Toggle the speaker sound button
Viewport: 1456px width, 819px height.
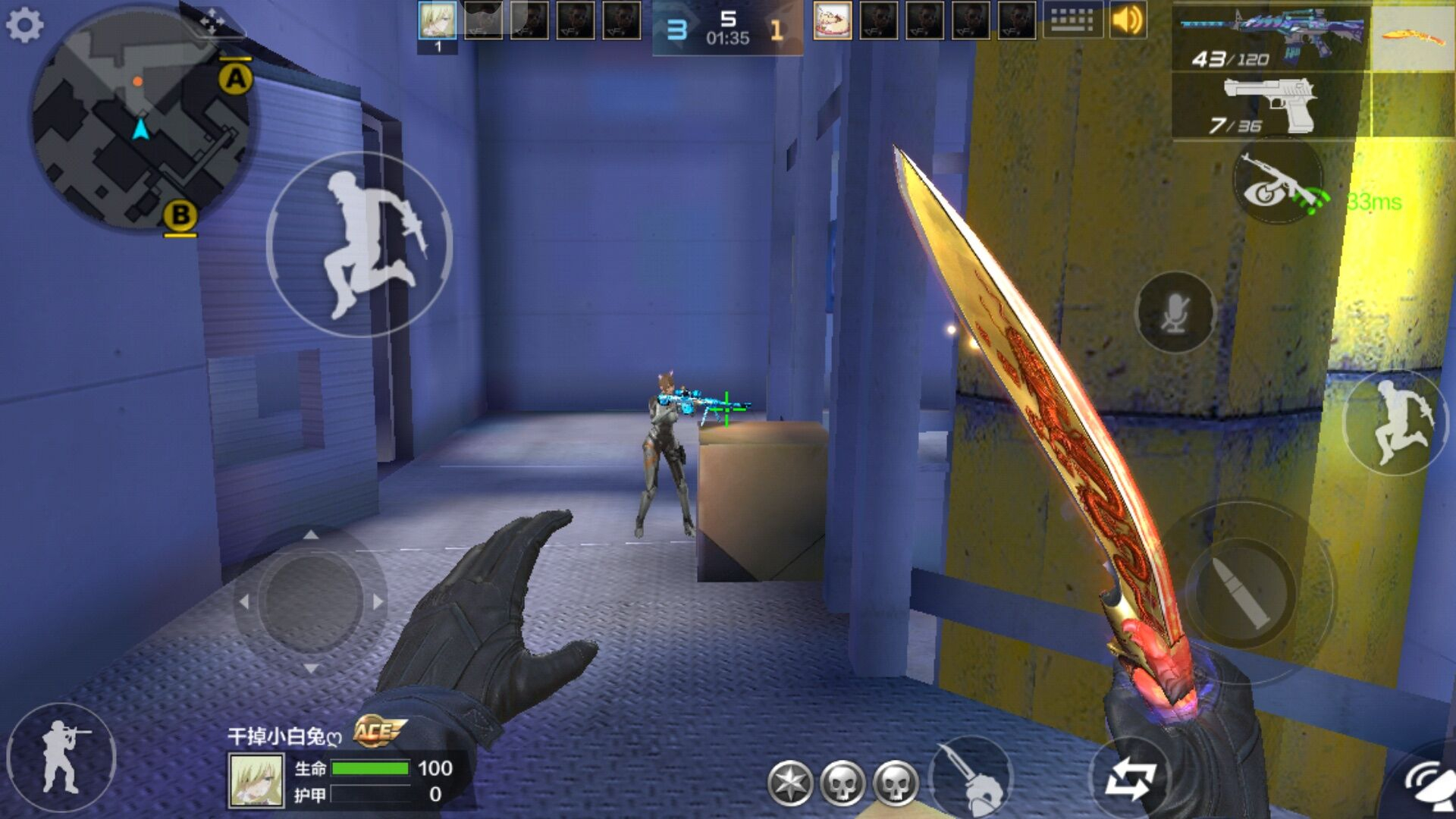(1128, 20)
